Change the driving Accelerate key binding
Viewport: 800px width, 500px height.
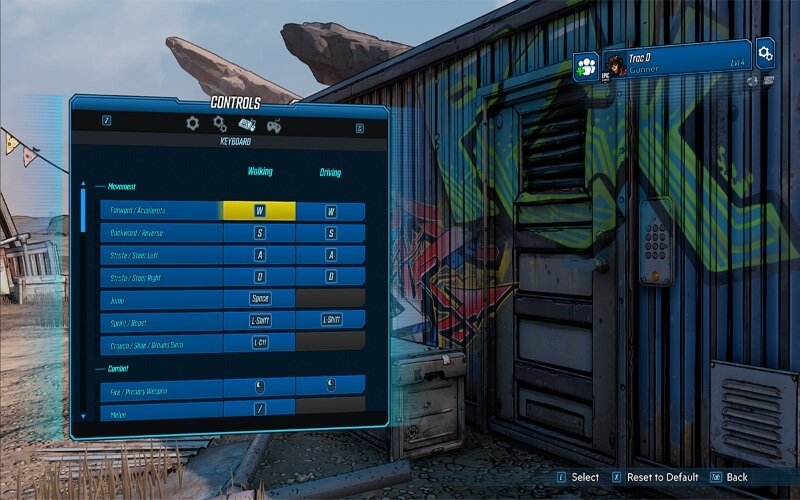pyautogui.click(x=331, y=211)
